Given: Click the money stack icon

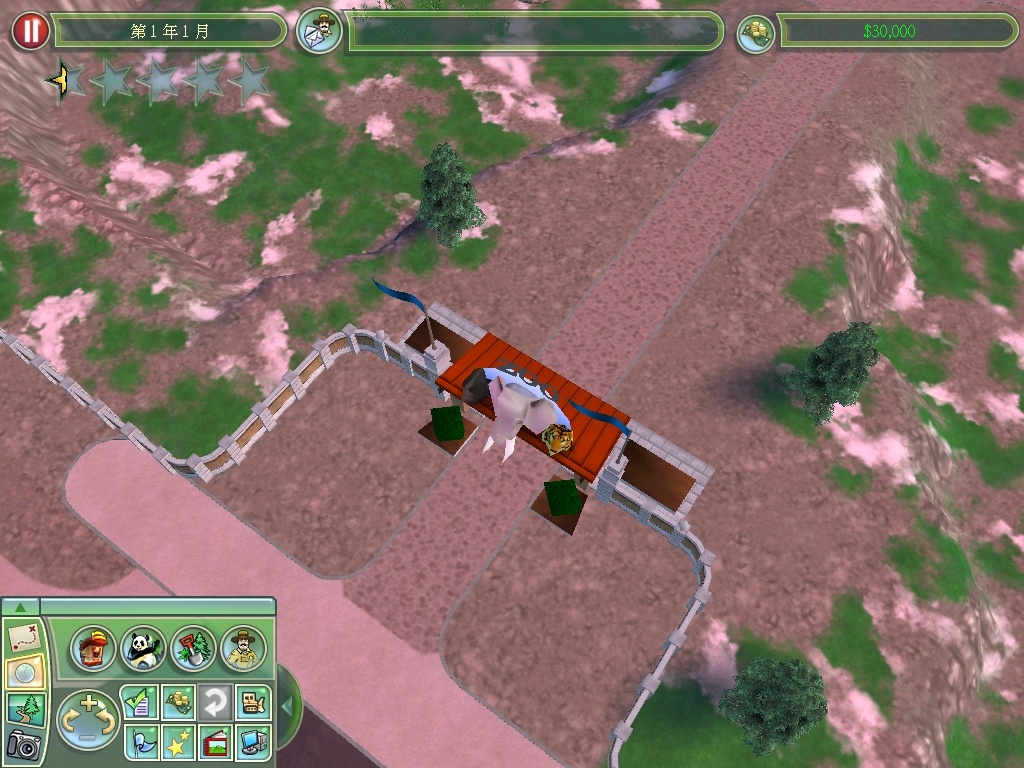Looking at the screenshot, I should pyautogui.click(x=757, y=33).
